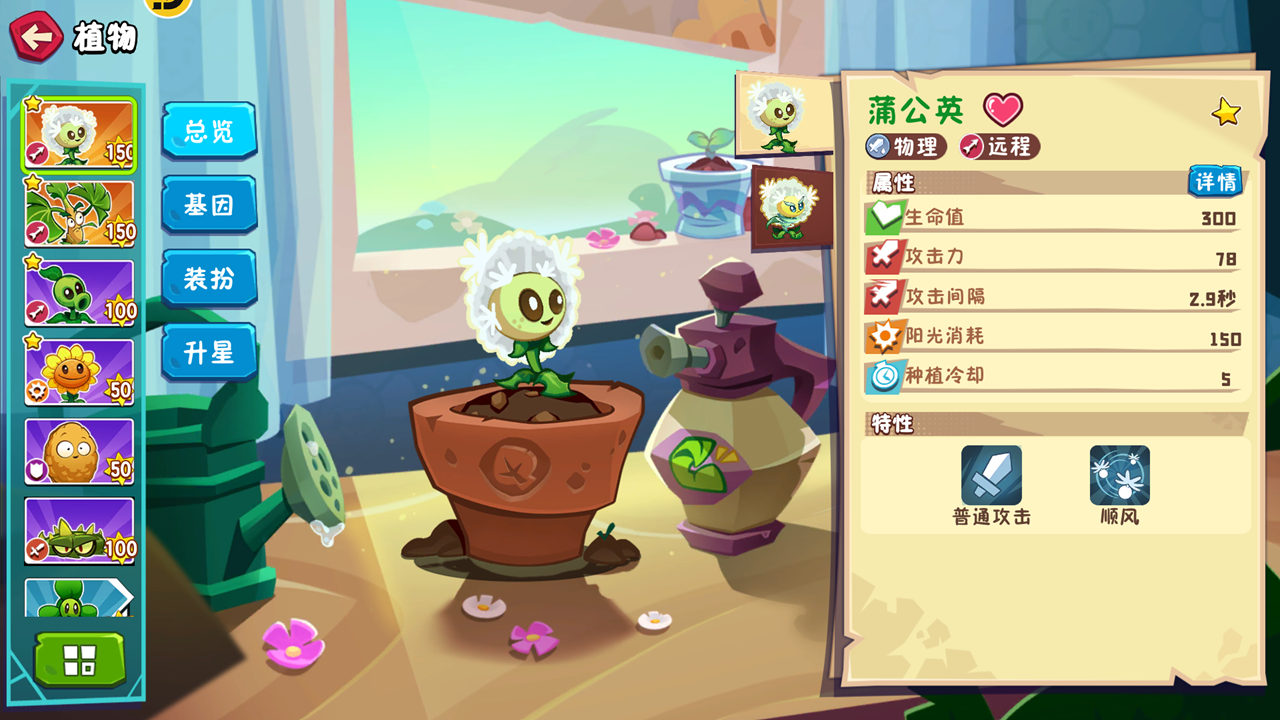Go back with the red arrow button
This screenshot has width=1280, height=720.
36,37
